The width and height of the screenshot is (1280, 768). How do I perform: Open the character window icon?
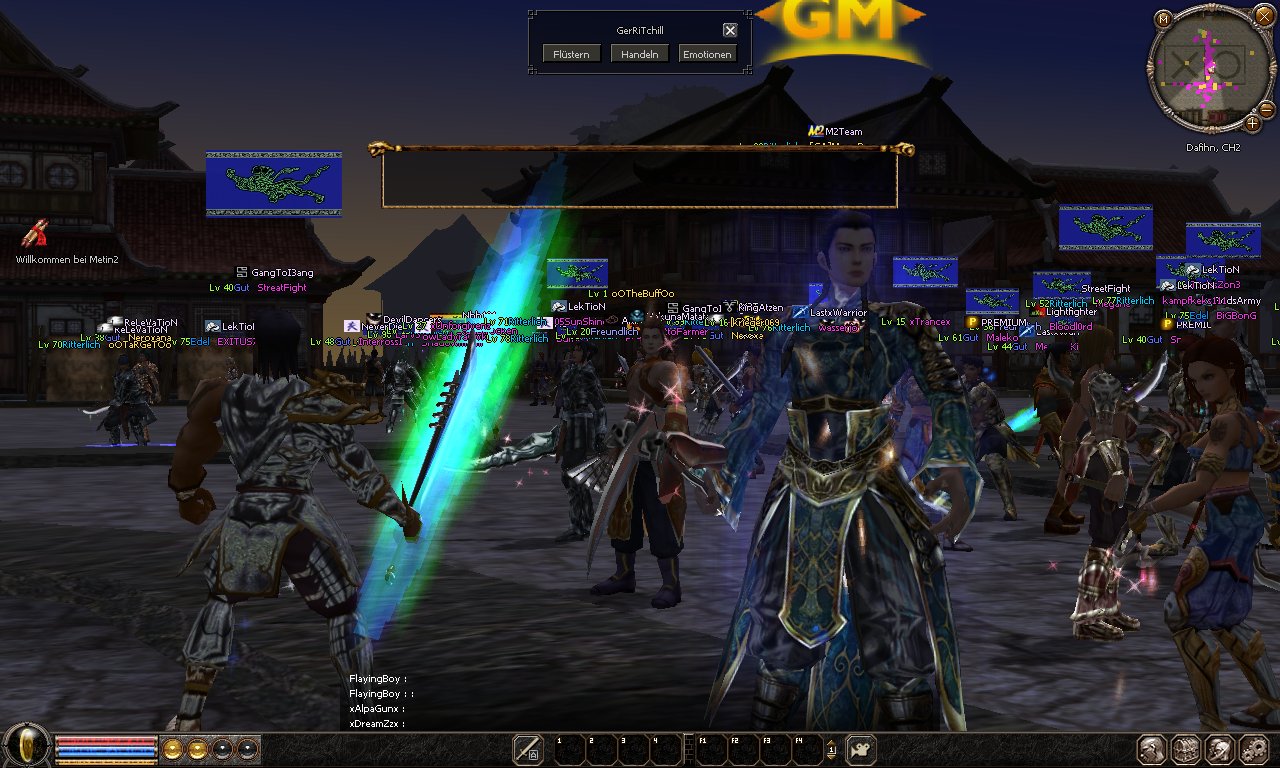point(1153,749)
